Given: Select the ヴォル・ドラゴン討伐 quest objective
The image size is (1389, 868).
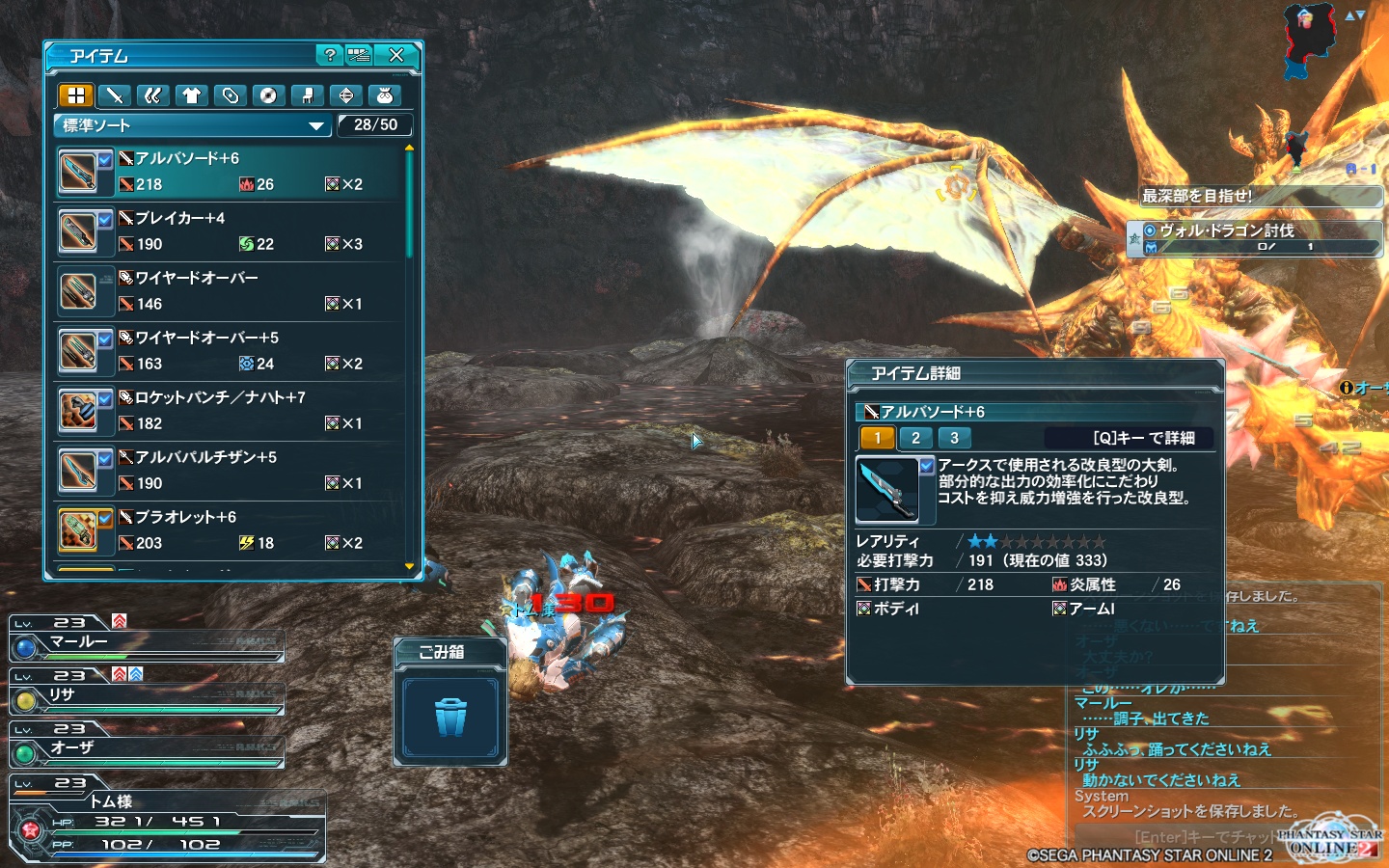Looking at the screenshot, I should [1254, 237].
